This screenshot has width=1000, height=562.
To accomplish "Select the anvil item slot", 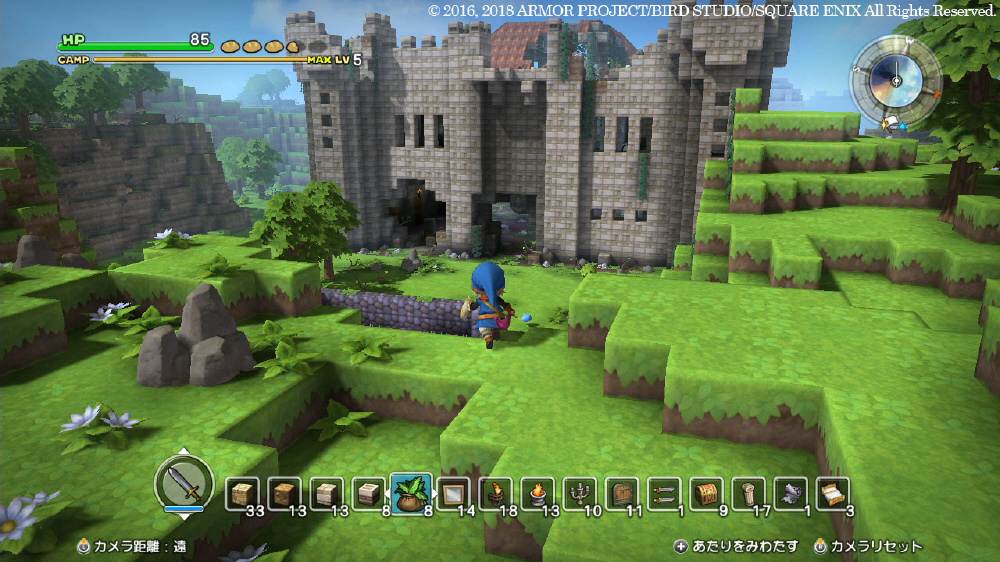I will pyautogui.click(x=790, y=494).
